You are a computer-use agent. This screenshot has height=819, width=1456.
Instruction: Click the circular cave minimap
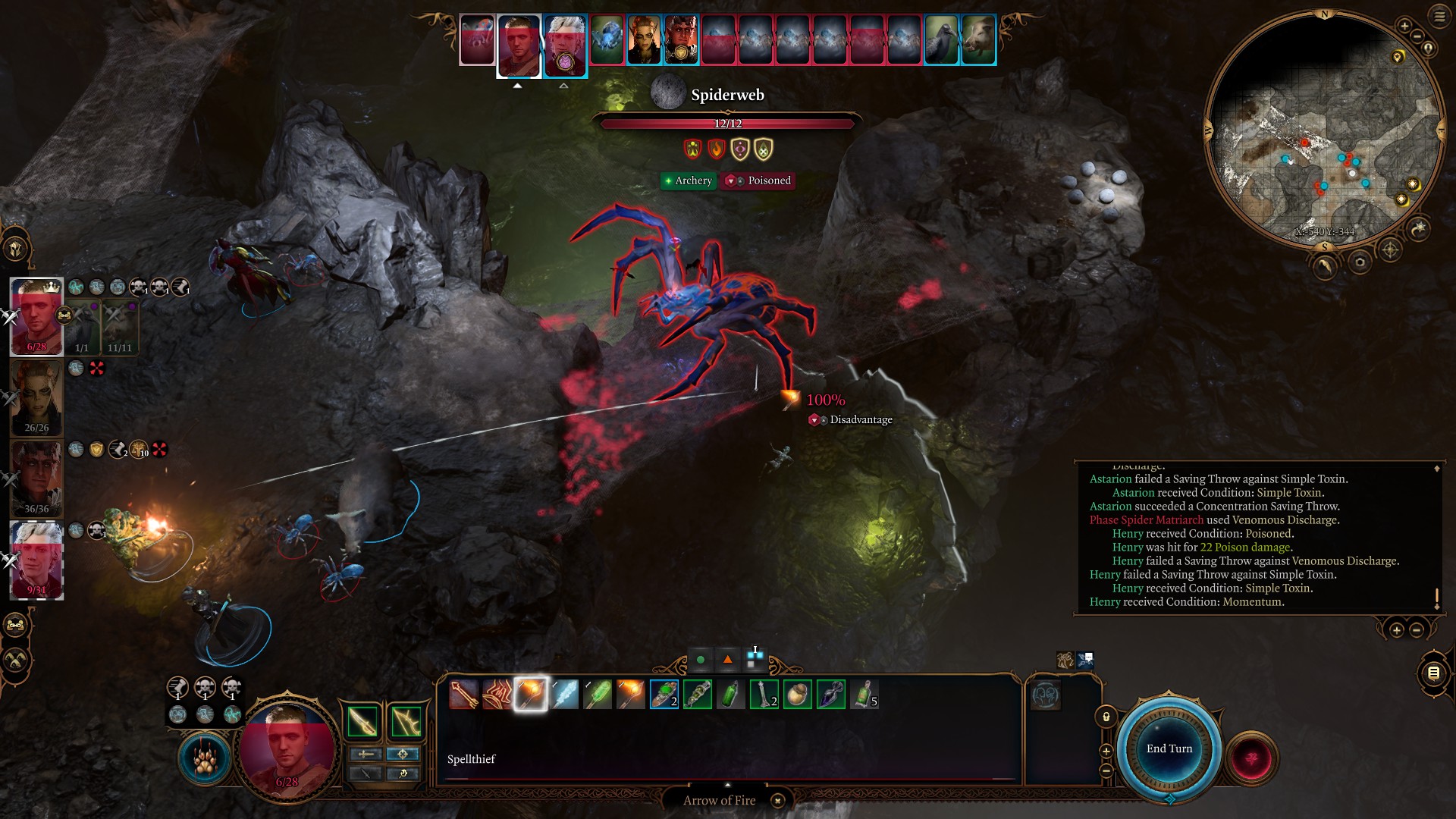point(1324,129)
